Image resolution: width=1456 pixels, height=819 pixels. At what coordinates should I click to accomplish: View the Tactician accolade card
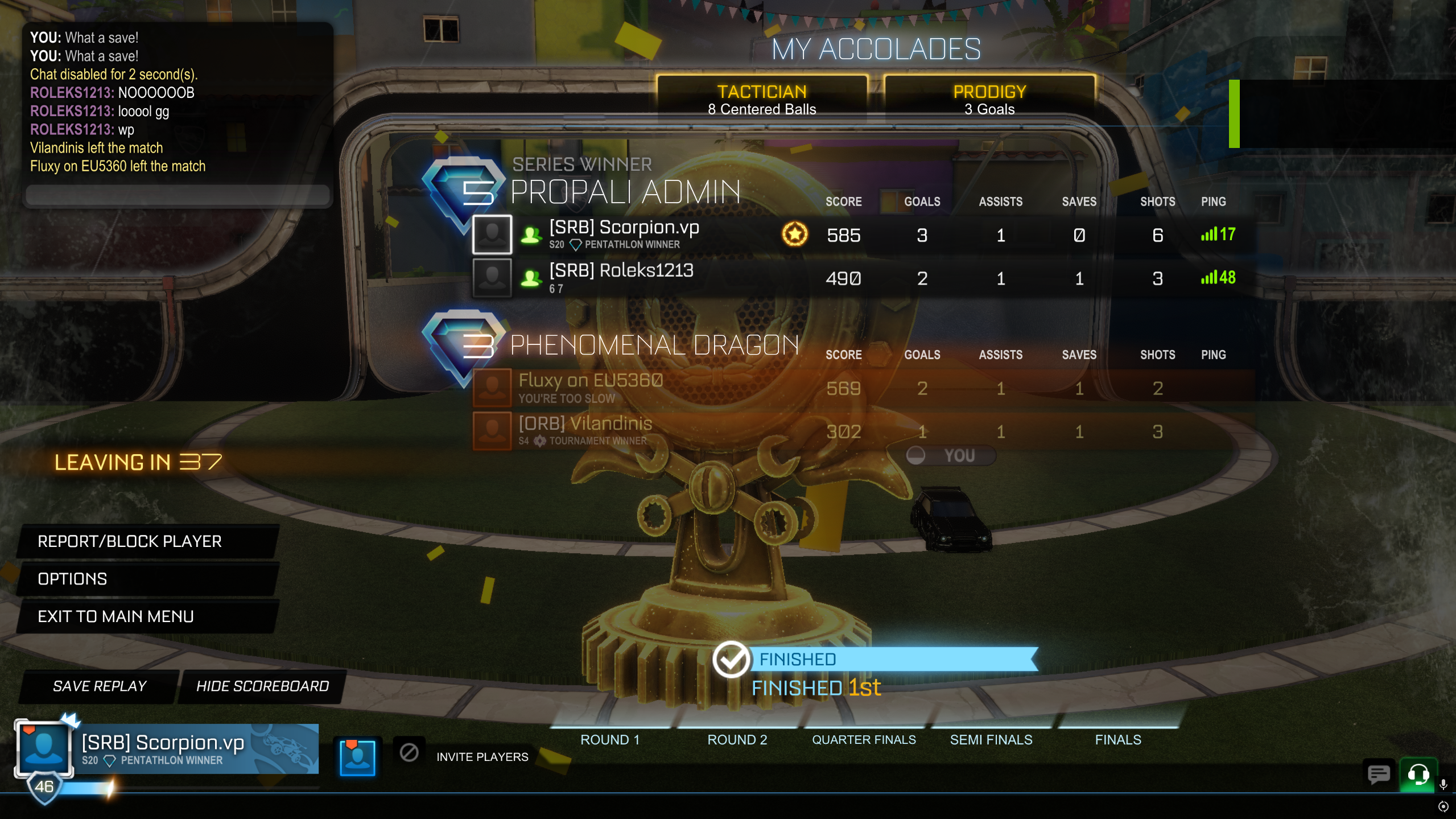coord(762,100)
